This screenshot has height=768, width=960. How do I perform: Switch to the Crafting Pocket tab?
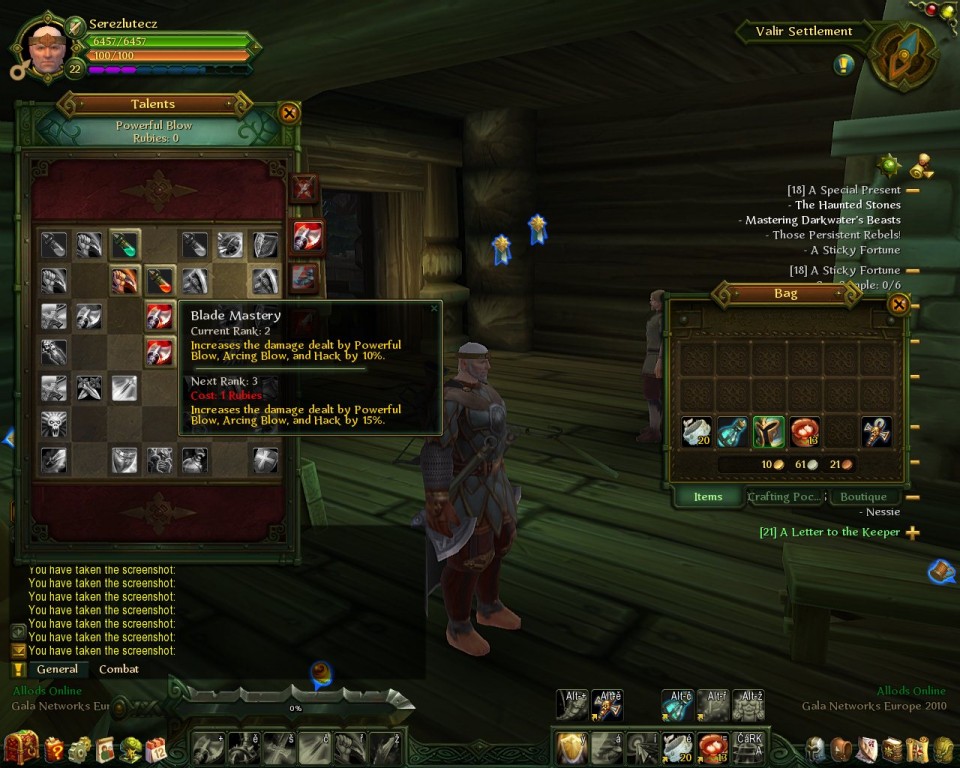pos(785,497)
